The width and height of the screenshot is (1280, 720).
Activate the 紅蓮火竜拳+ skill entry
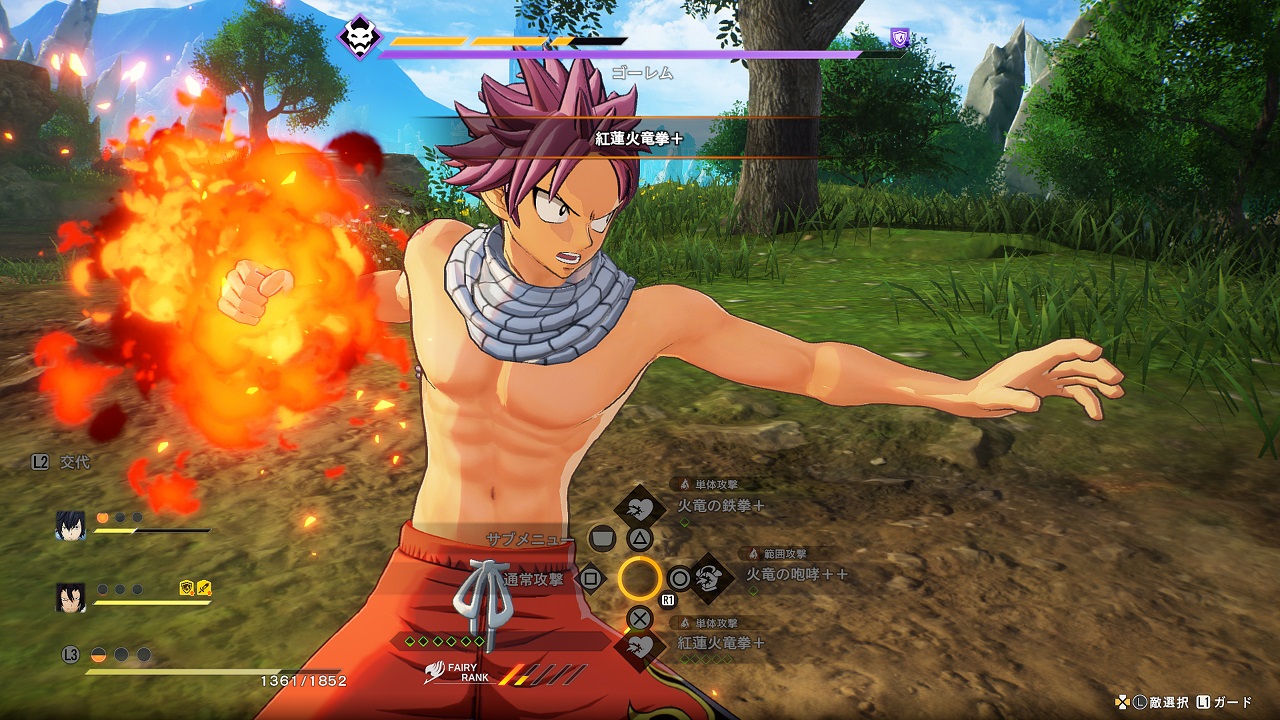pos(721,643)
